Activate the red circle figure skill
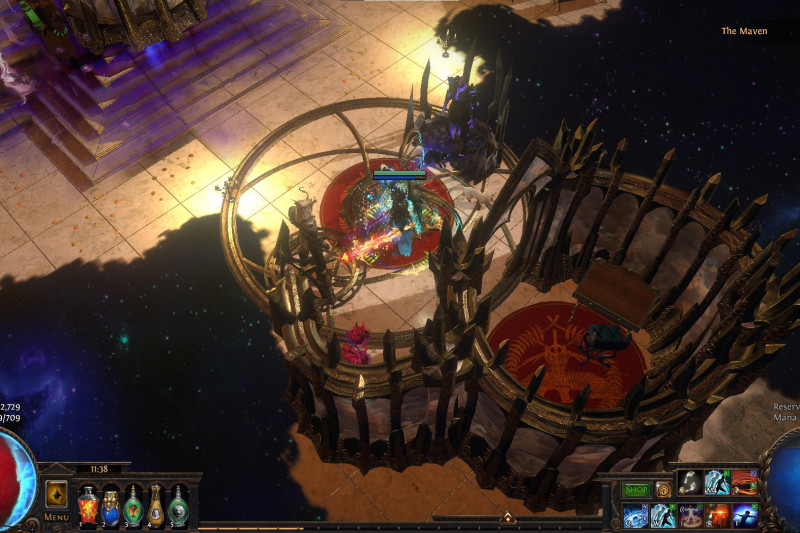The image size is (800, 533). [x=691, y=516]
